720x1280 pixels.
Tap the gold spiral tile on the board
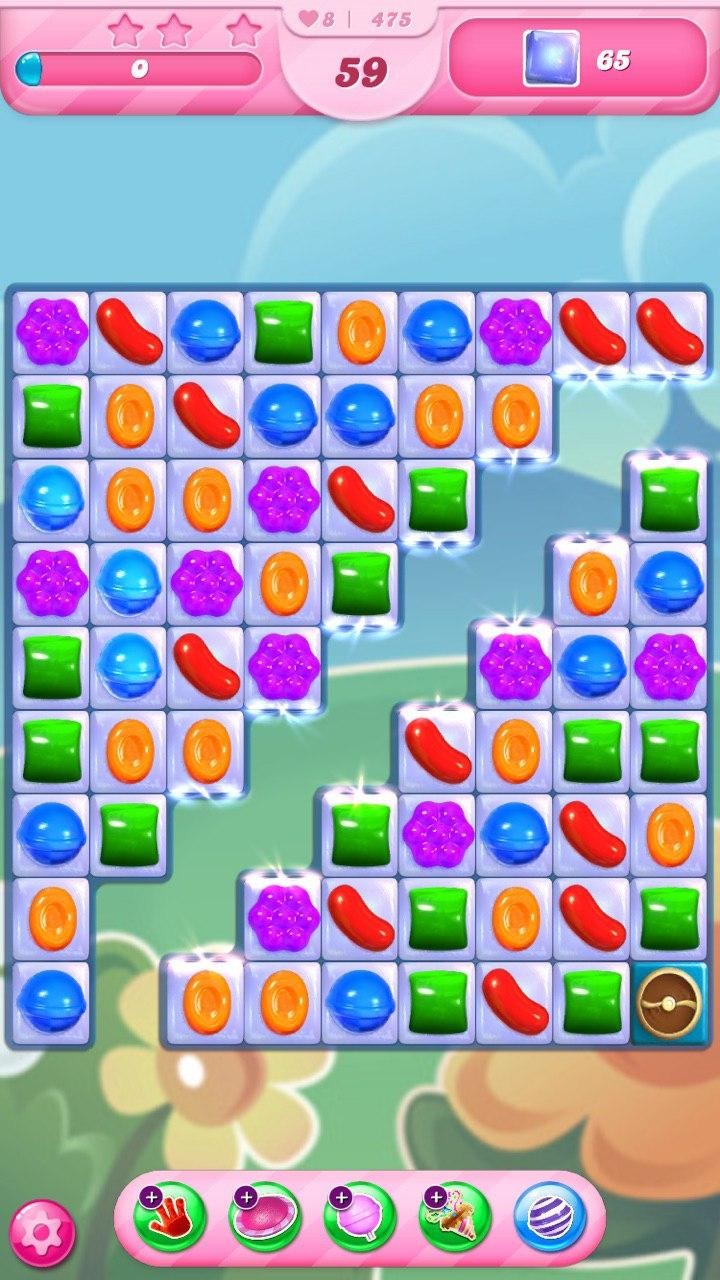click(669, 1003)
